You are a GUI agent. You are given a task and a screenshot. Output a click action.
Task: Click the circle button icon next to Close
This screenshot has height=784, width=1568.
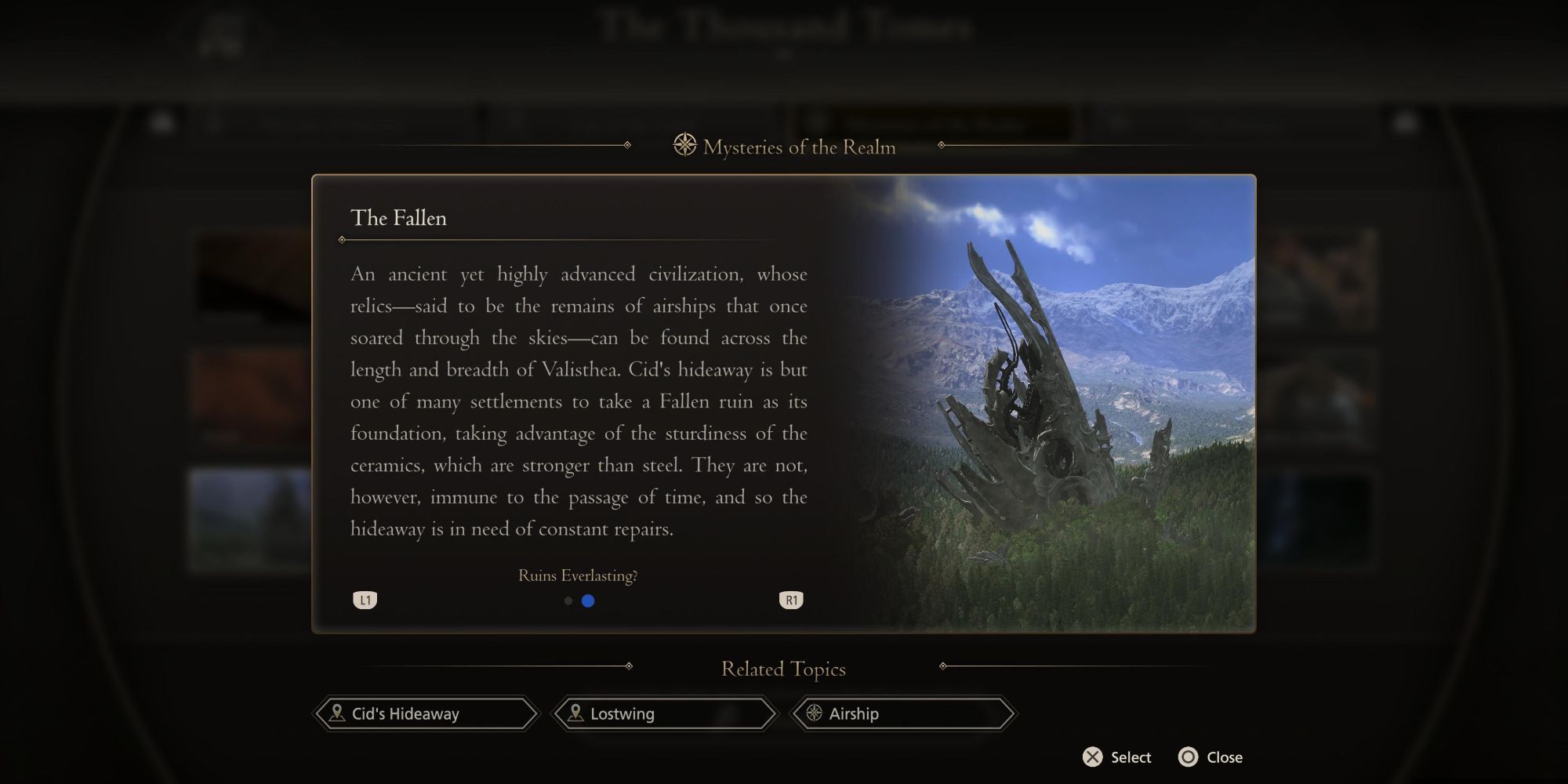1188,757
